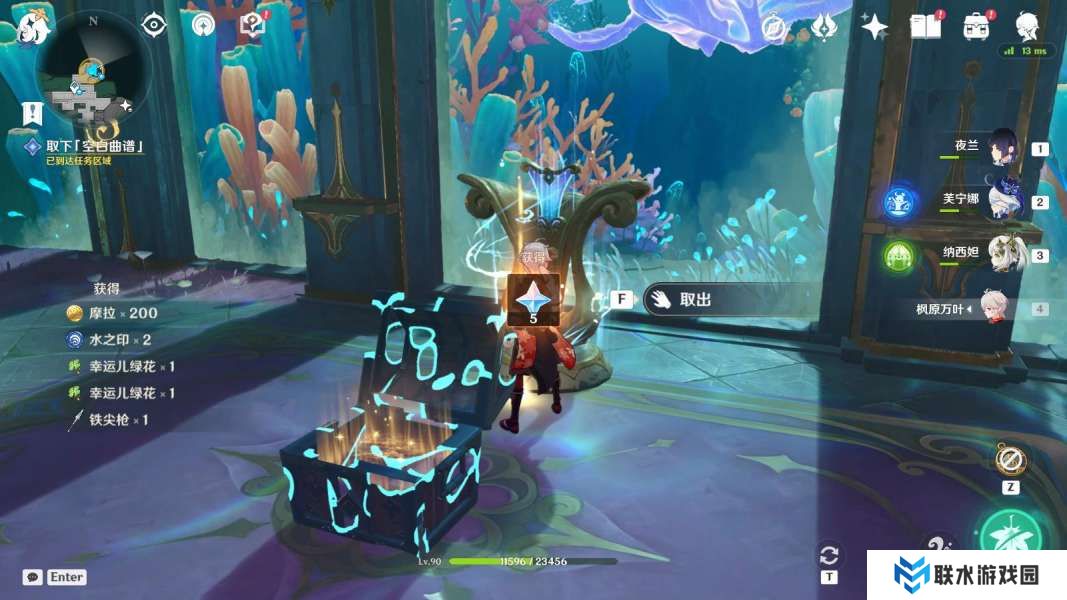Open the adventurer handbook book icon

tap(925, 27)
